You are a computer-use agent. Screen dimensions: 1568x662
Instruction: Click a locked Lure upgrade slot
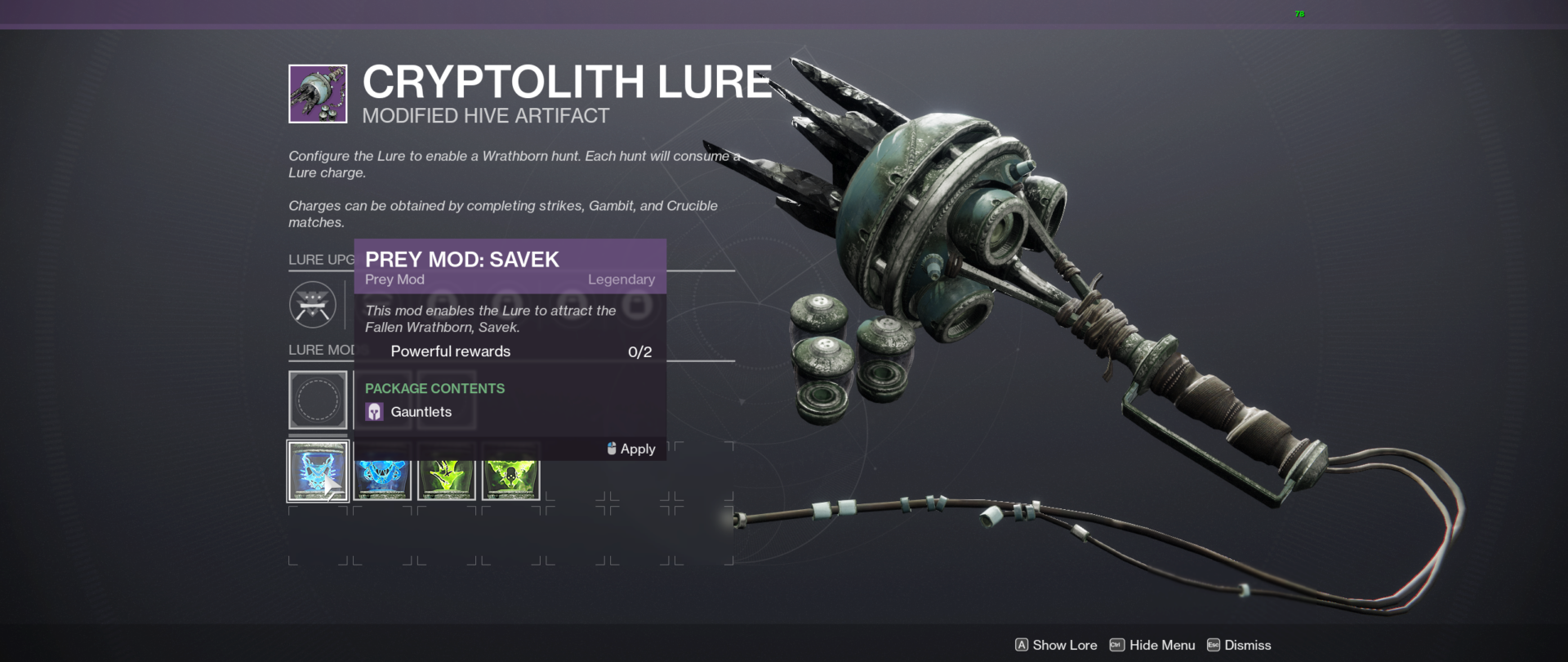(638, 304)
